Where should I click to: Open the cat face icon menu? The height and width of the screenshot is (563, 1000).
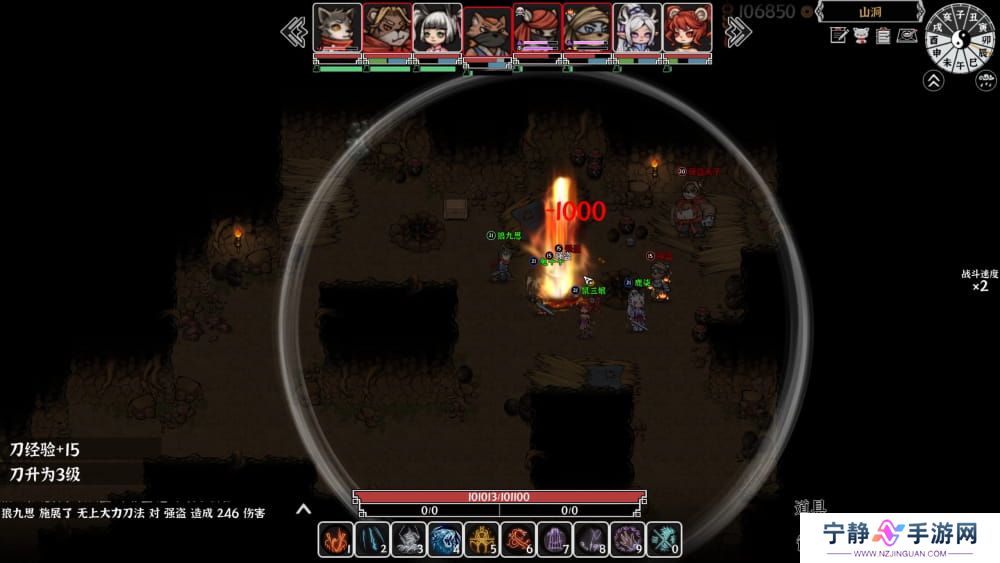(x=861, y=36)
